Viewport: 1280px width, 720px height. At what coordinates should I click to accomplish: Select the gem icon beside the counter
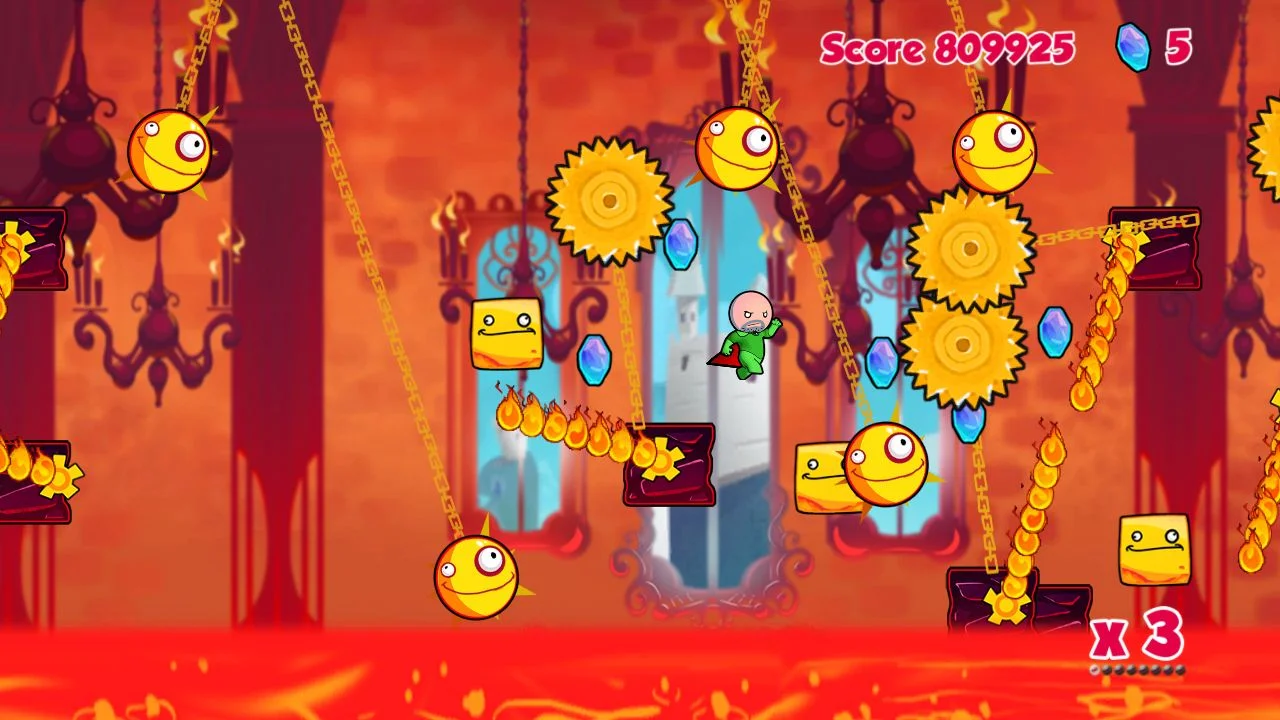click(x=1132, y=48)
